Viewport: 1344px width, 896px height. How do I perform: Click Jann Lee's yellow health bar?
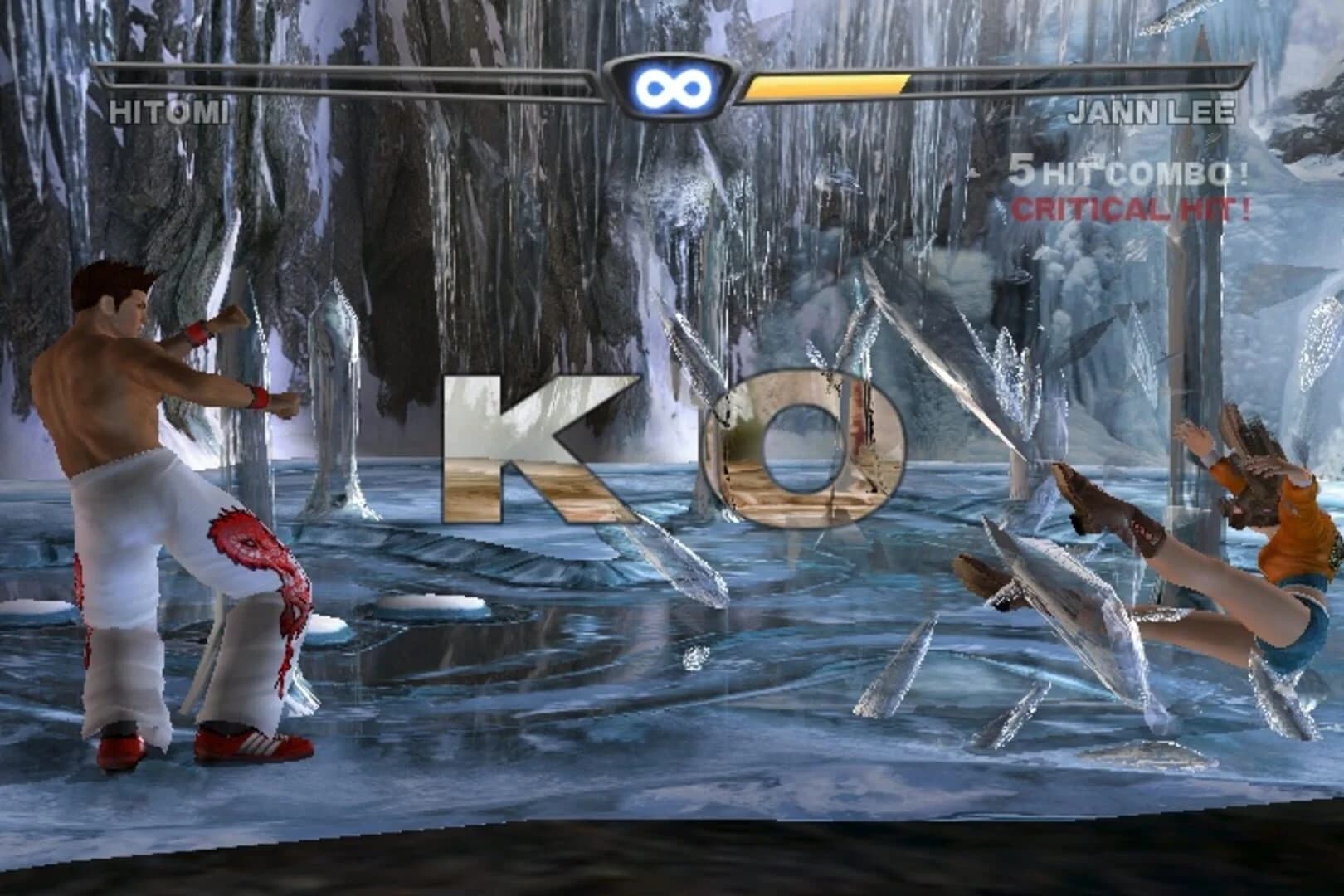click(830, 83)
